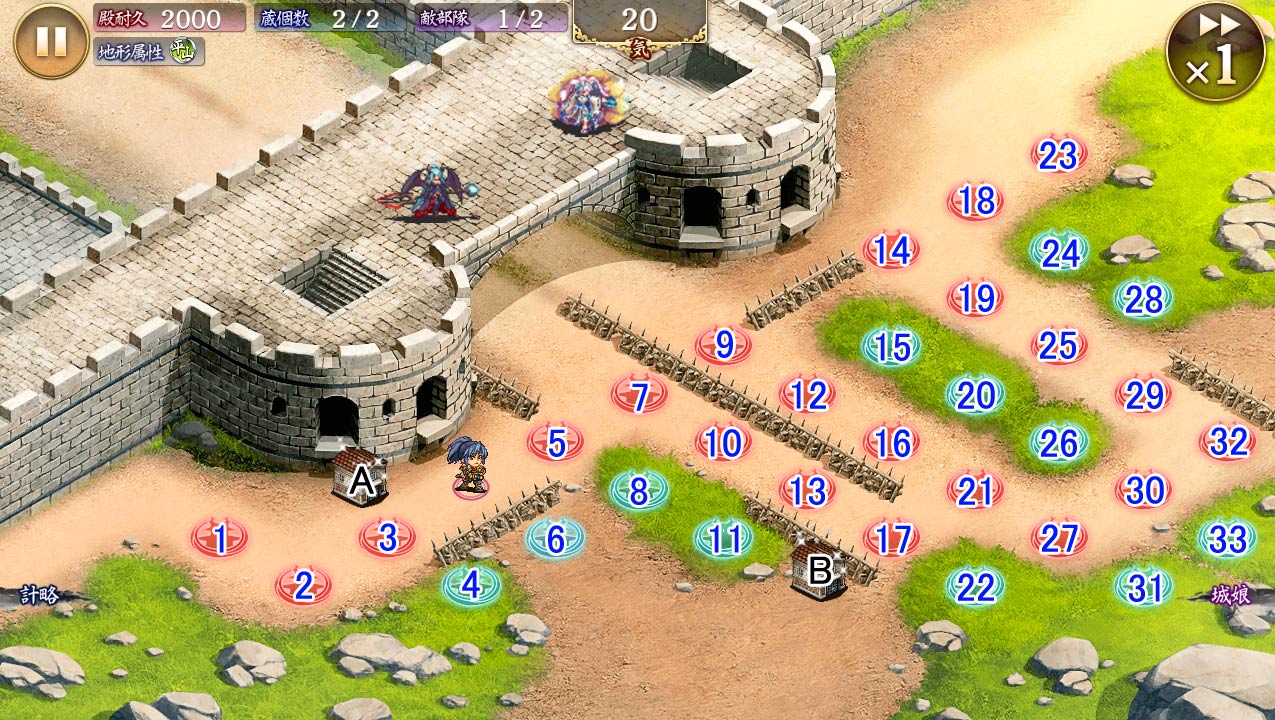Select the storehouse marked B
The height and width of the screenshot is (720, 1275).
pos(819,570)
